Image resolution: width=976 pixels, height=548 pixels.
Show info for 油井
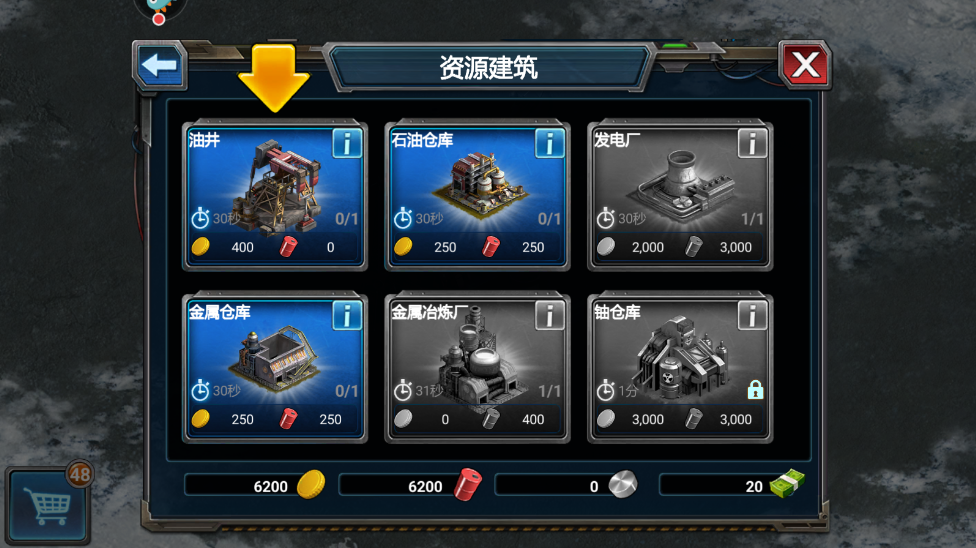point(346,144)
